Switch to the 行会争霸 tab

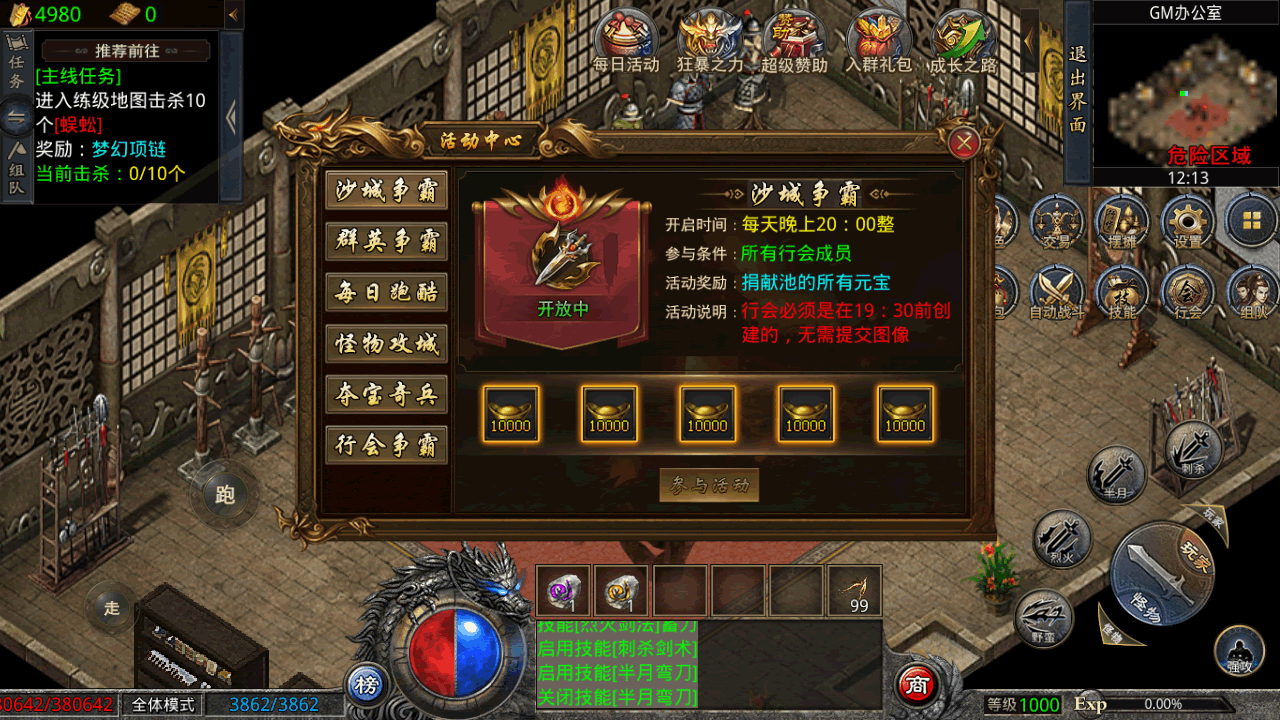coord(386,445)
